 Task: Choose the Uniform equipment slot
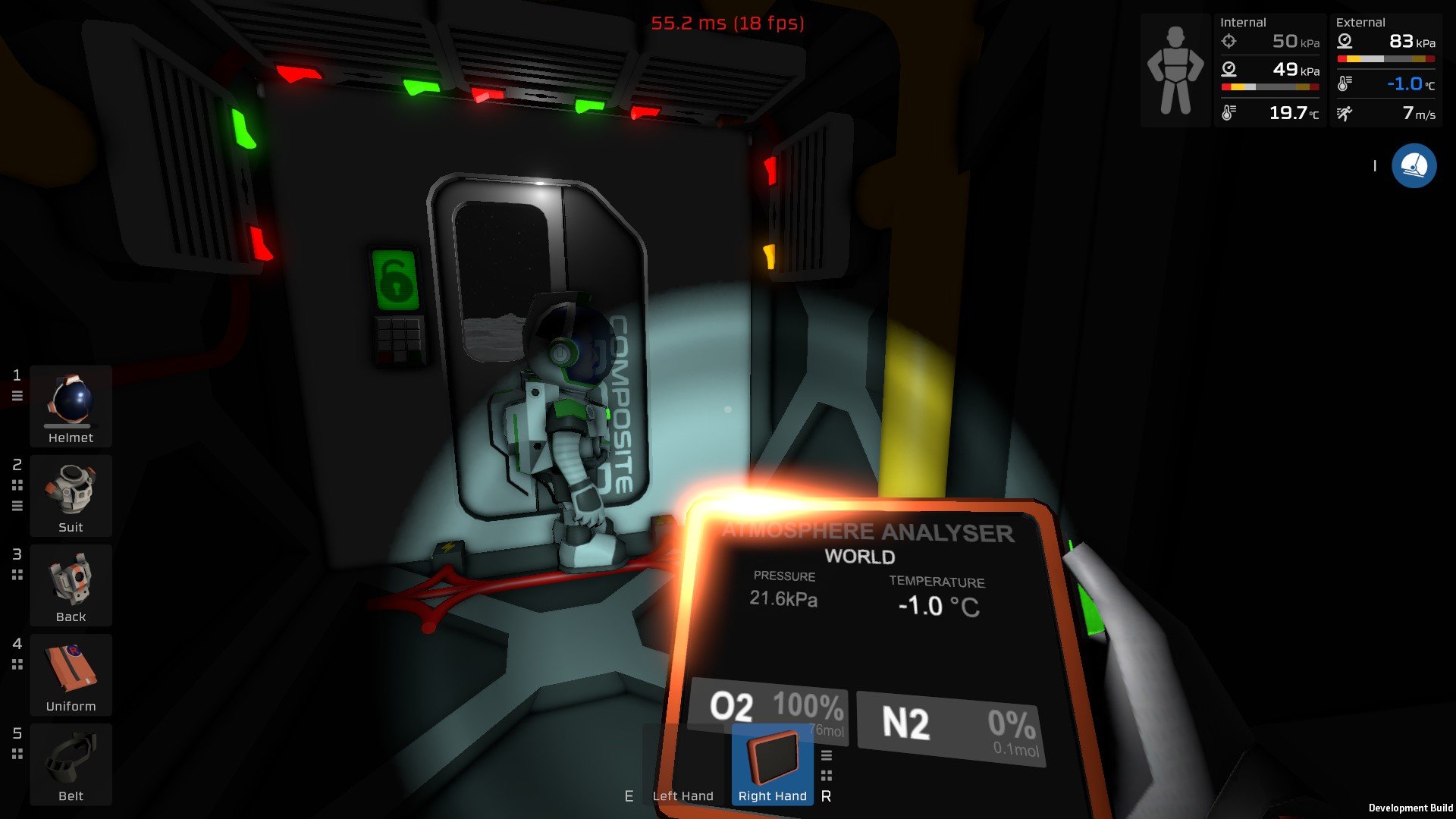(x=71, y=674)
